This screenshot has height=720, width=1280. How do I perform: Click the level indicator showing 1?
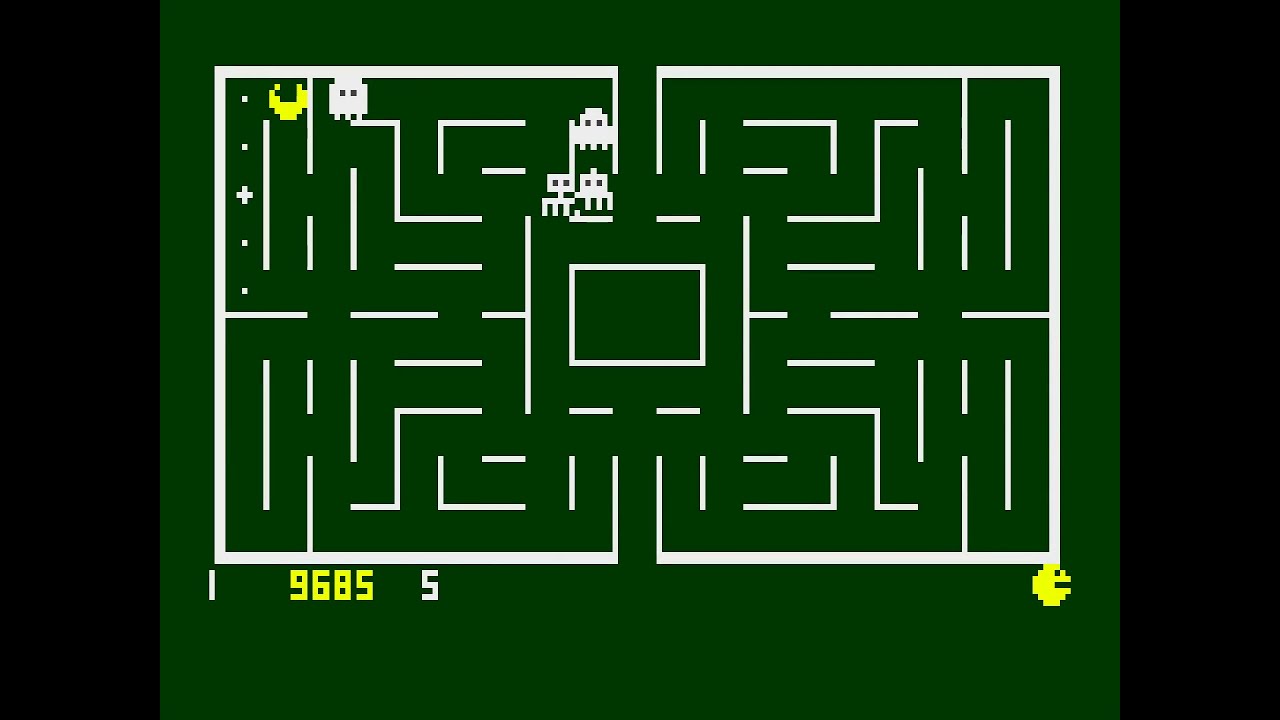[211, 587]
